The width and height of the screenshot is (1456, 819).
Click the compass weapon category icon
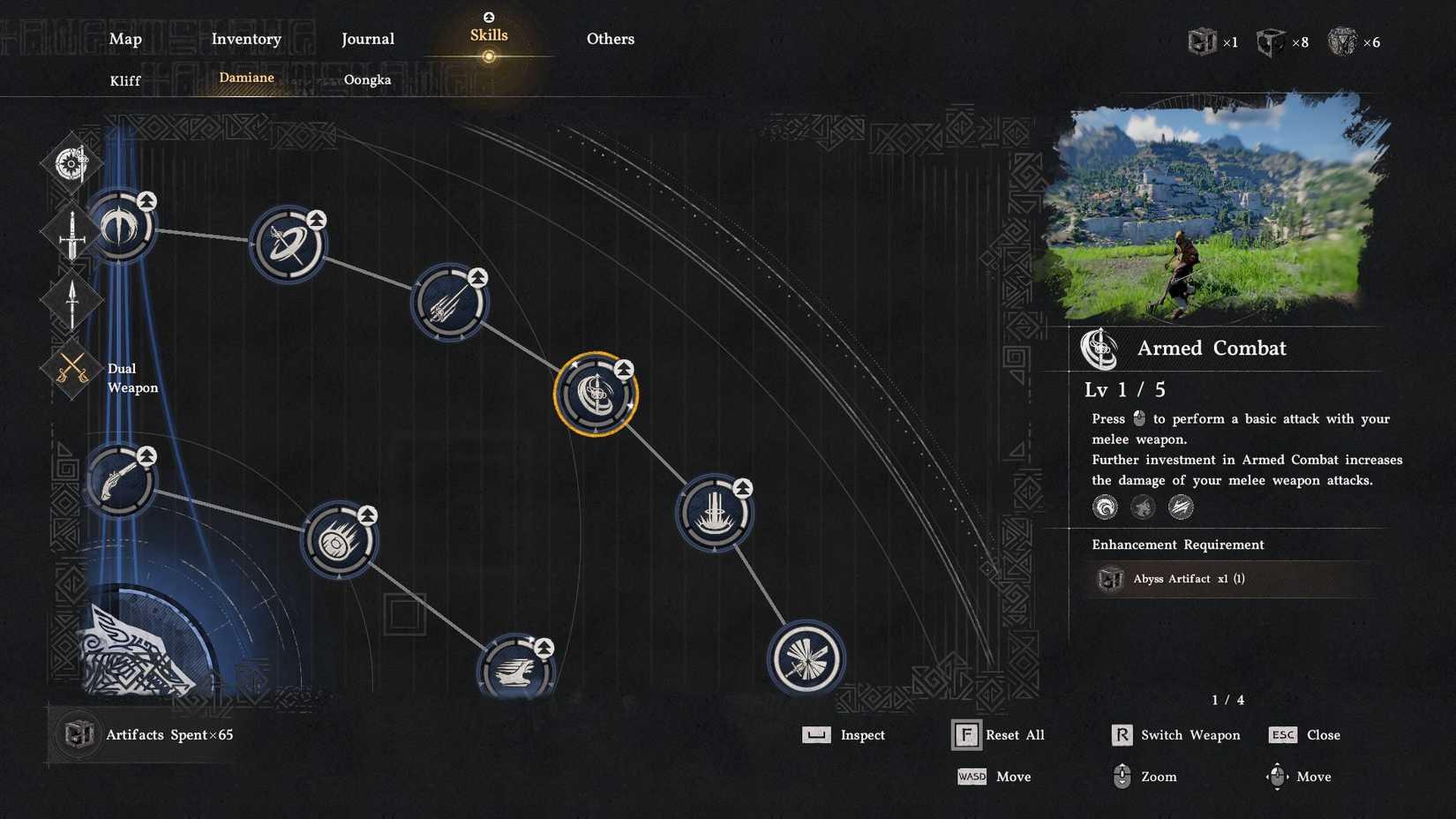coord(71,162)
